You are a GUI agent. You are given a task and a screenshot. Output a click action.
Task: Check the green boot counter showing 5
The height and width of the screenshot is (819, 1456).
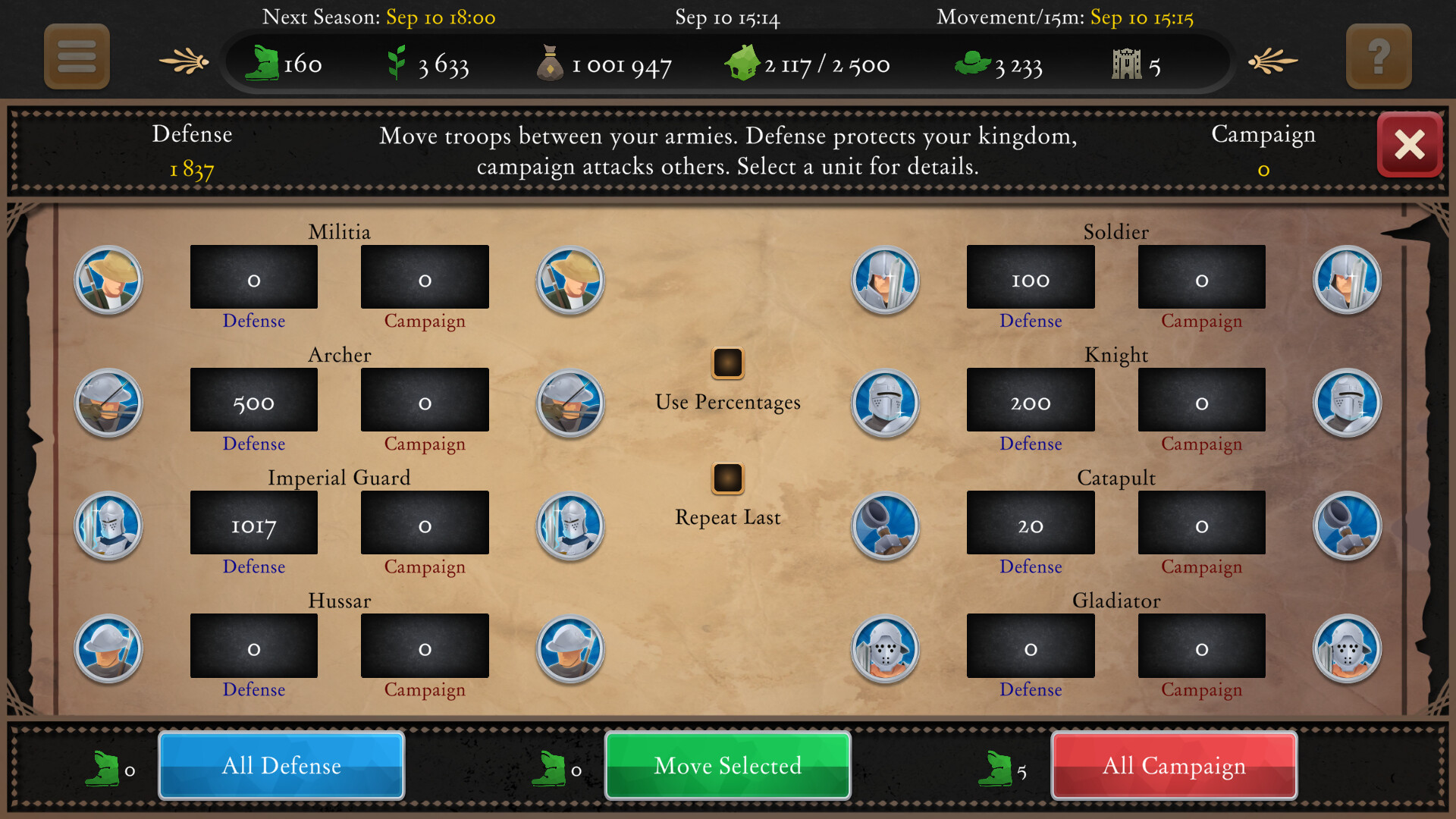point(996,767)
